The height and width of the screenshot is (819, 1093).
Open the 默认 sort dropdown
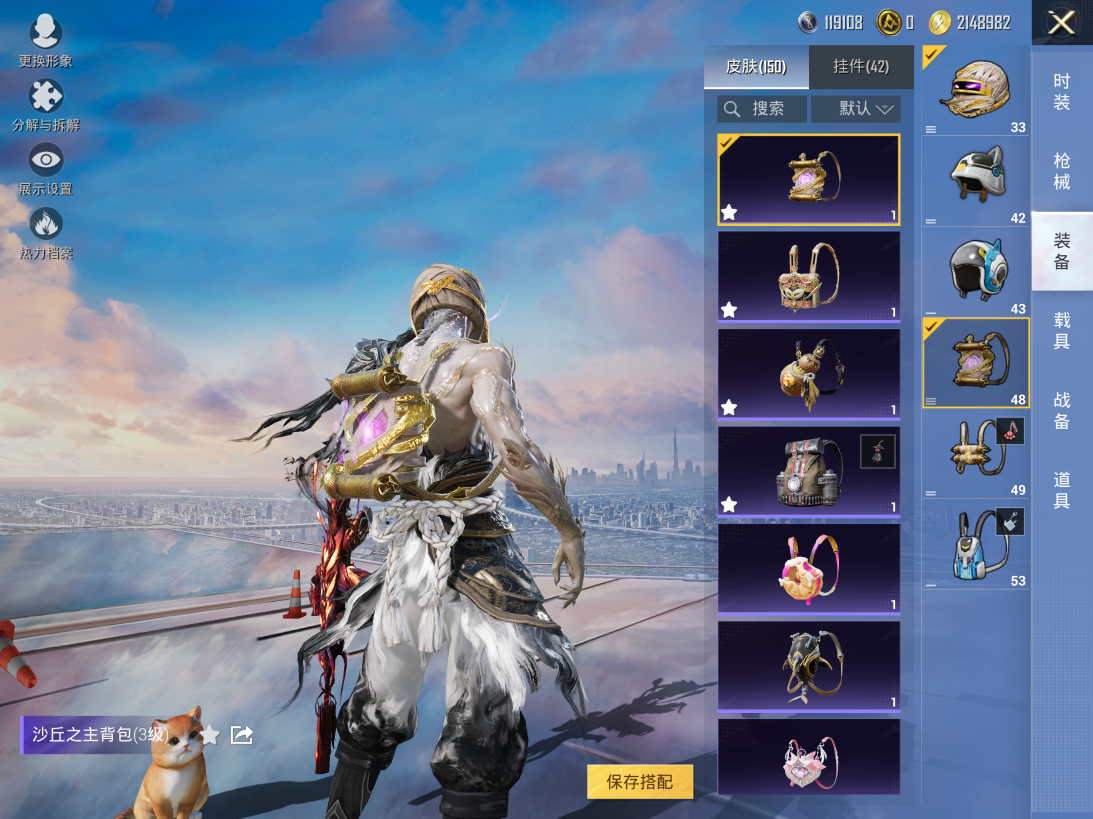pyautogui.click(x=856, y=109)
